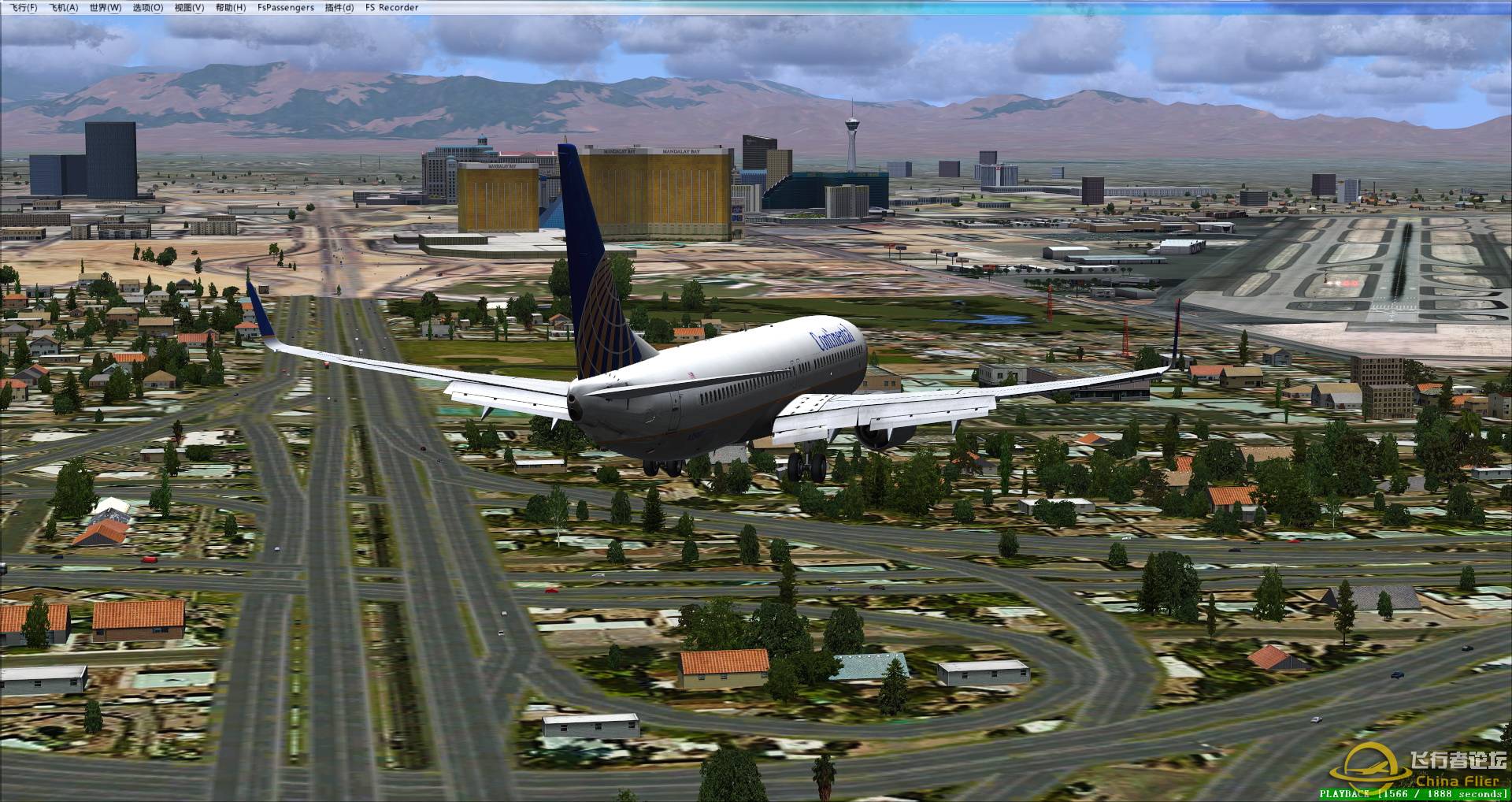This screenshot has height=802, width=1512.
Task: Open the FsPassengers menu
Action: pyautogui.click(x=286, y=8)
